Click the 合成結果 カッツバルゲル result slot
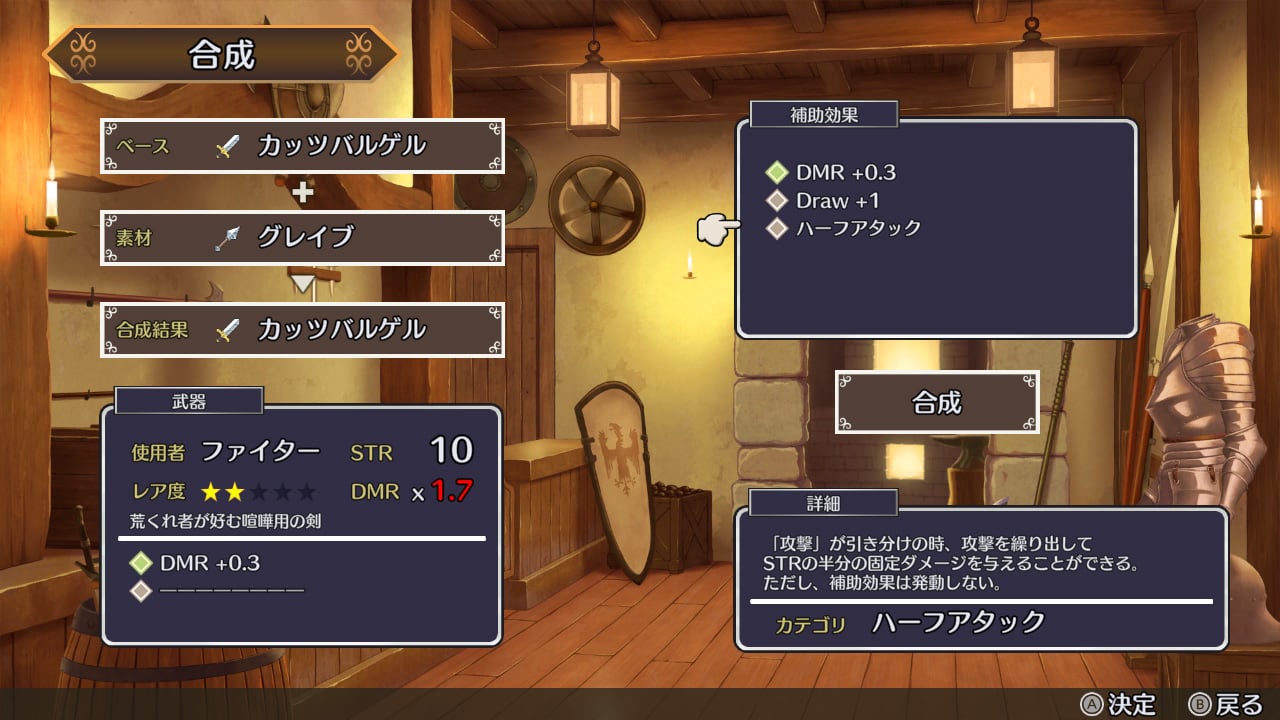 pyautogui.click(x=302, y=329)
